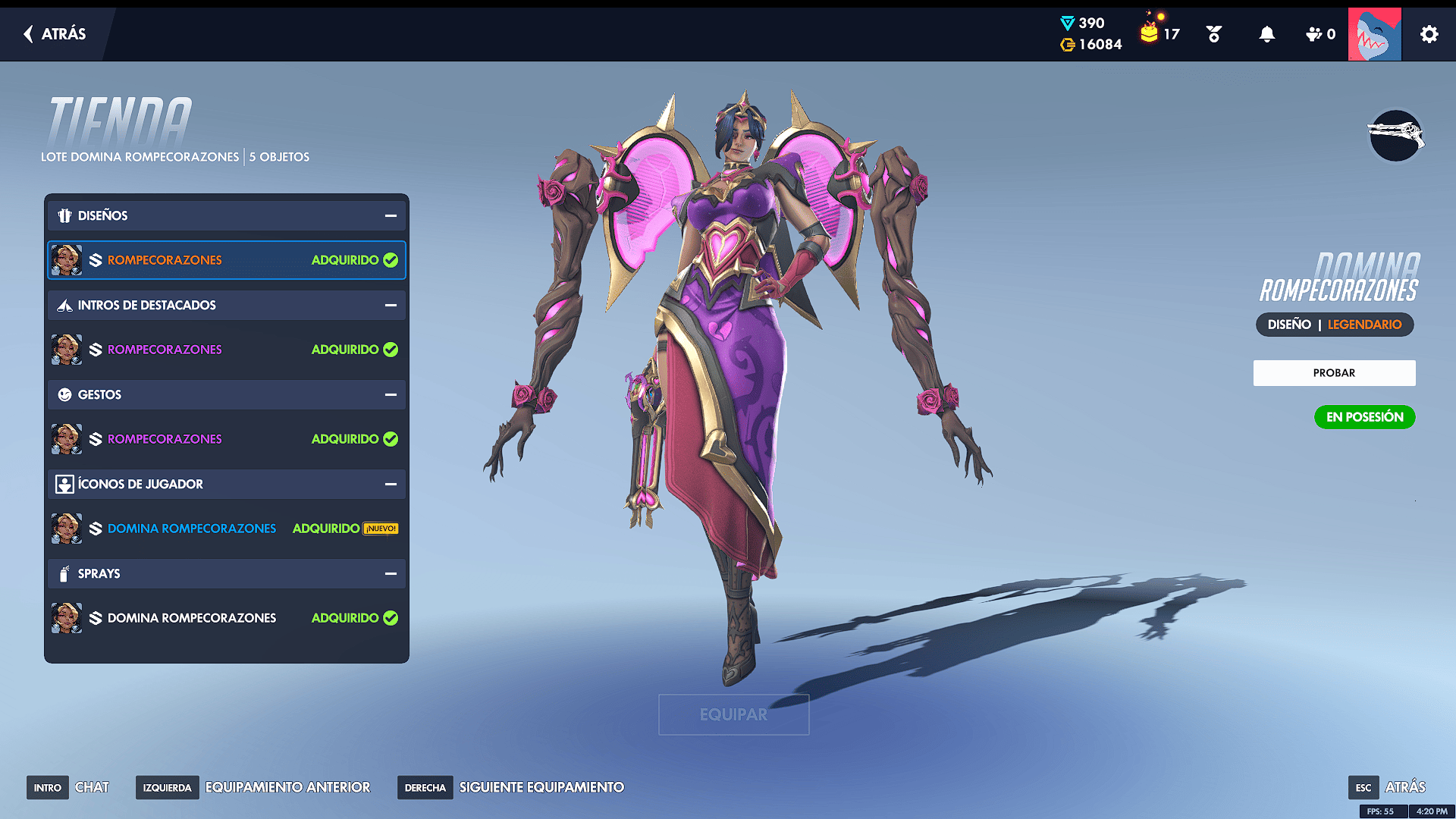
Task: Select the Rompecorazones emote row
Action: (x=226, y=439)
